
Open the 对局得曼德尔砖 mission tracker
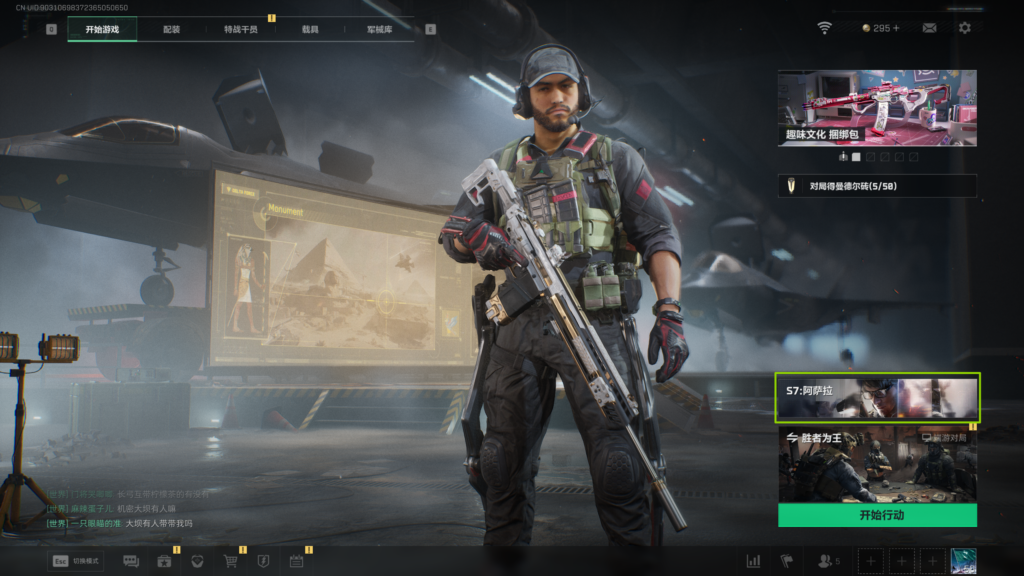point(877,186)
